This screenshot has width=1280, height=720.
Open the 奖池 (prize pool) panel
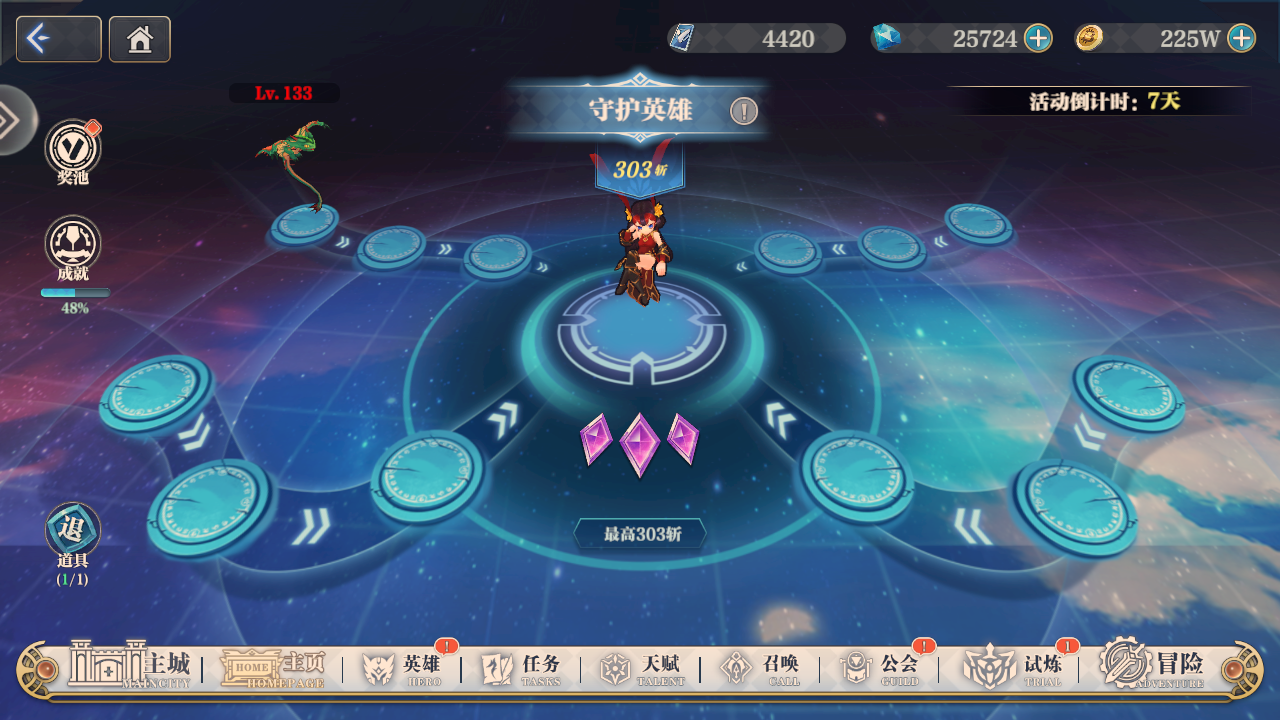[x=70, y=148]
